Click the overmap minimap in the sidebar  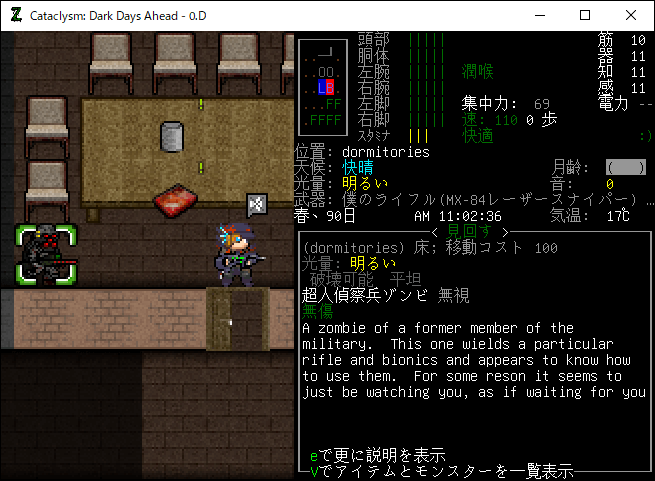(323, 86)
